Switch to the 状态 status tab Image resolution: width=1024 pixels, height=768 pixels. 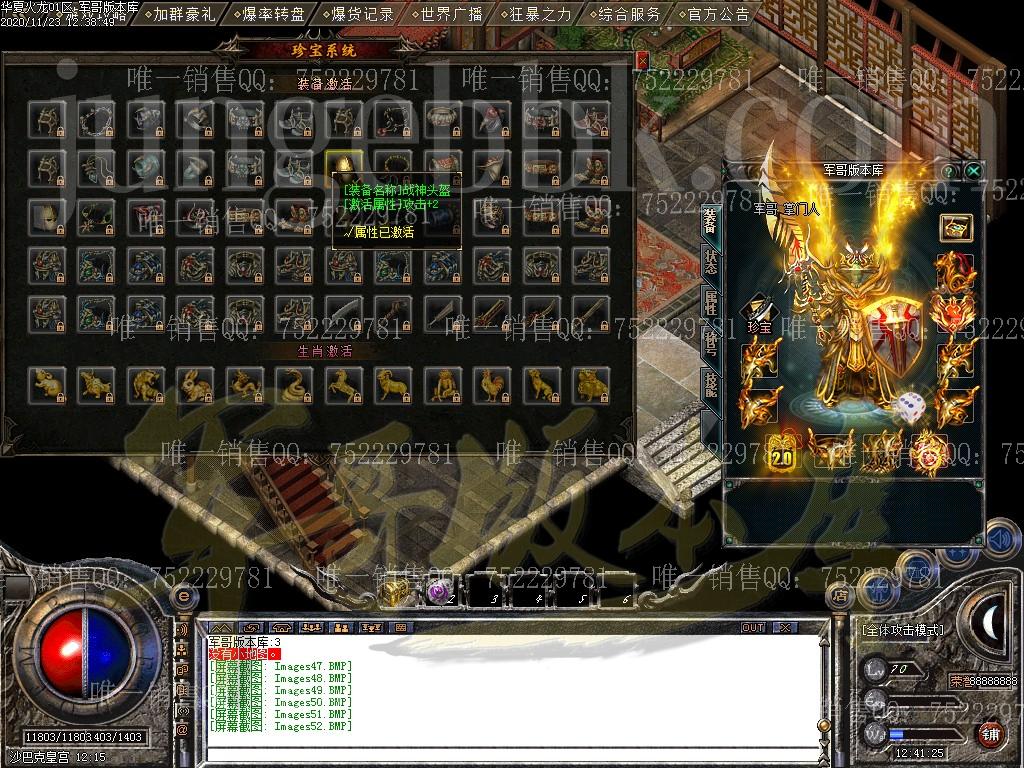pyautogui.click(x=710, y=261)
